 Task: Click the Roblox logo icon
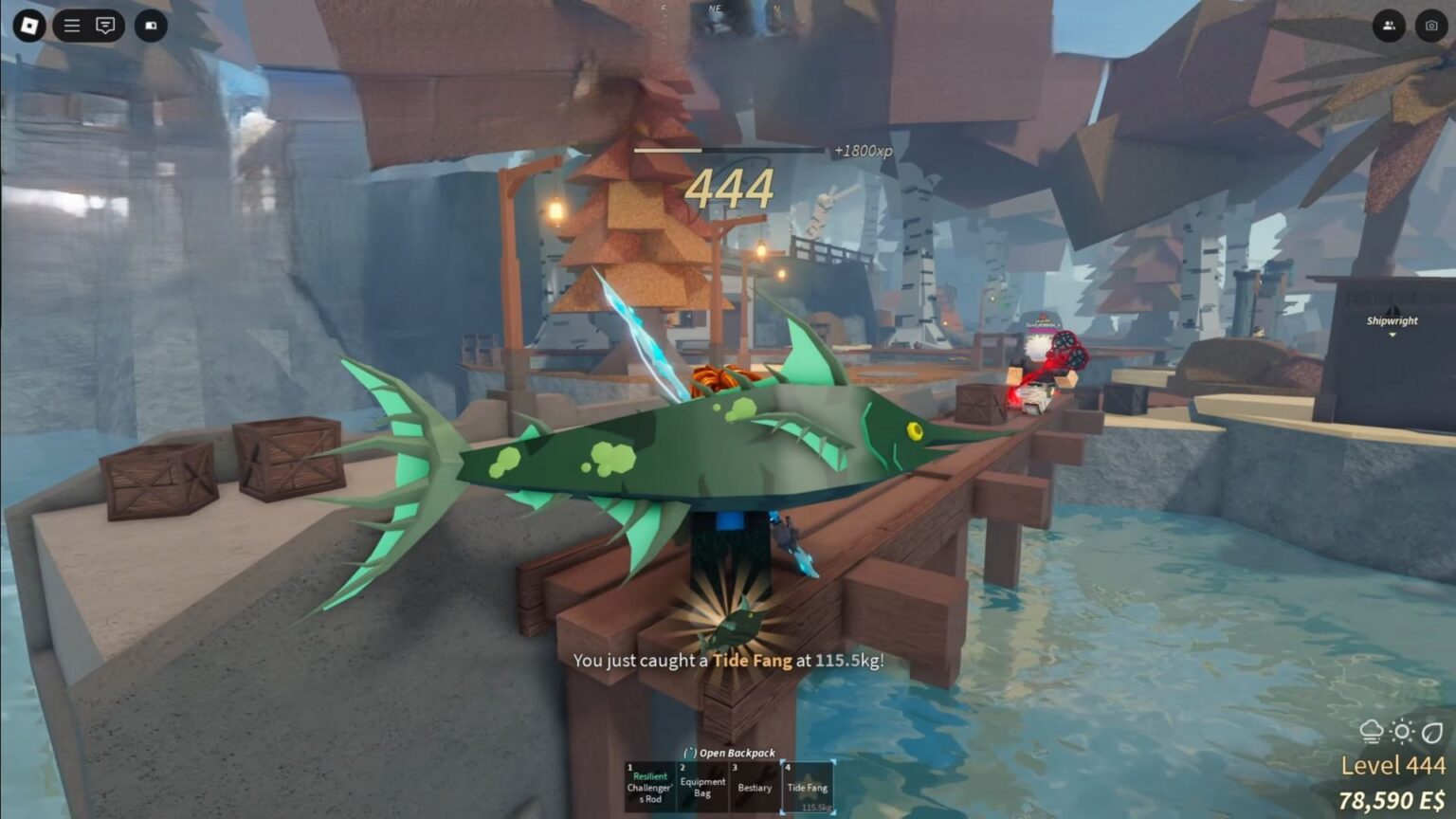(x=27, y=25)
